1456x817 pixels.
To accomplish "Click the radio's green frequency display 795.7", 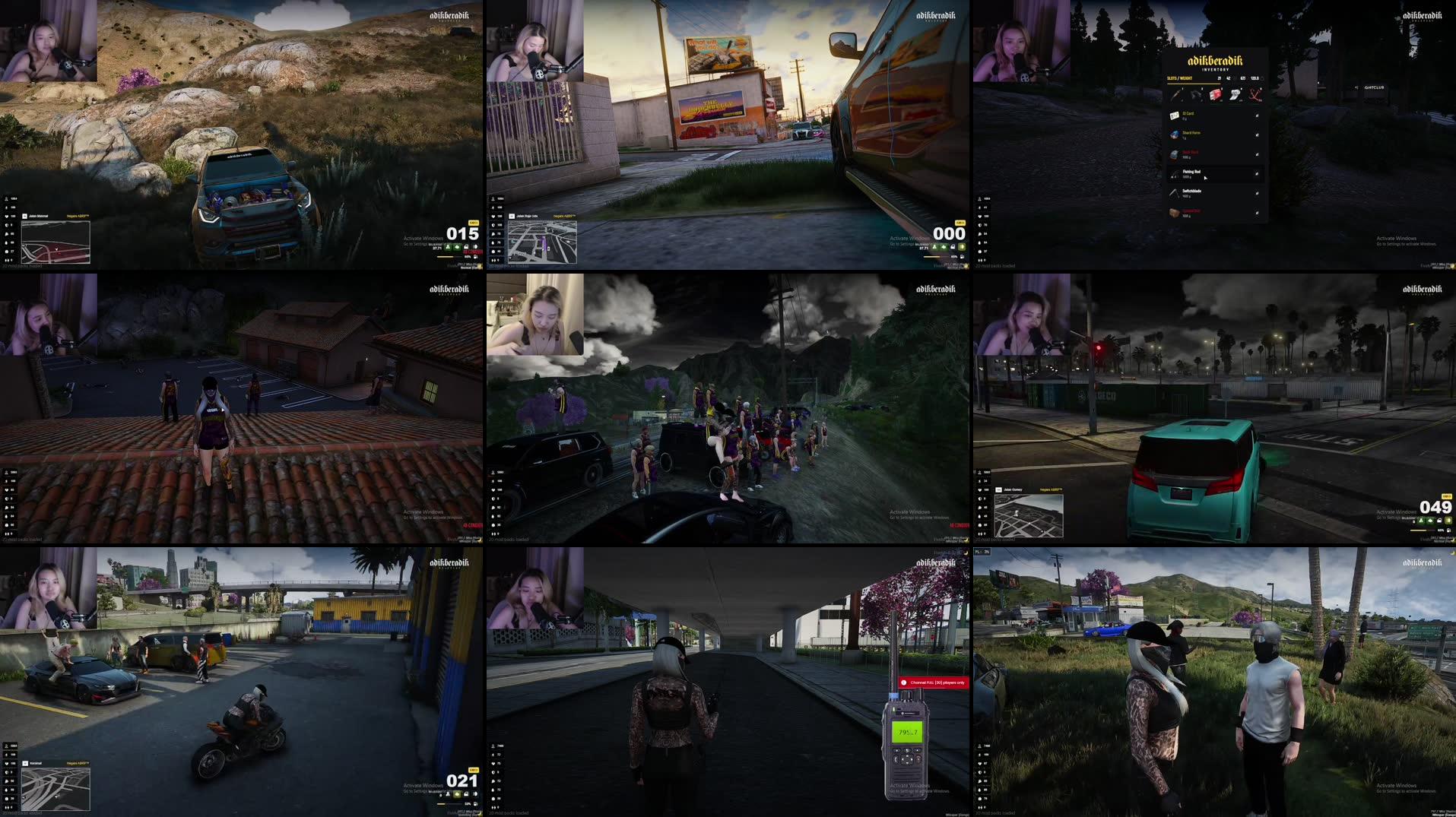I will click(908, 732).
